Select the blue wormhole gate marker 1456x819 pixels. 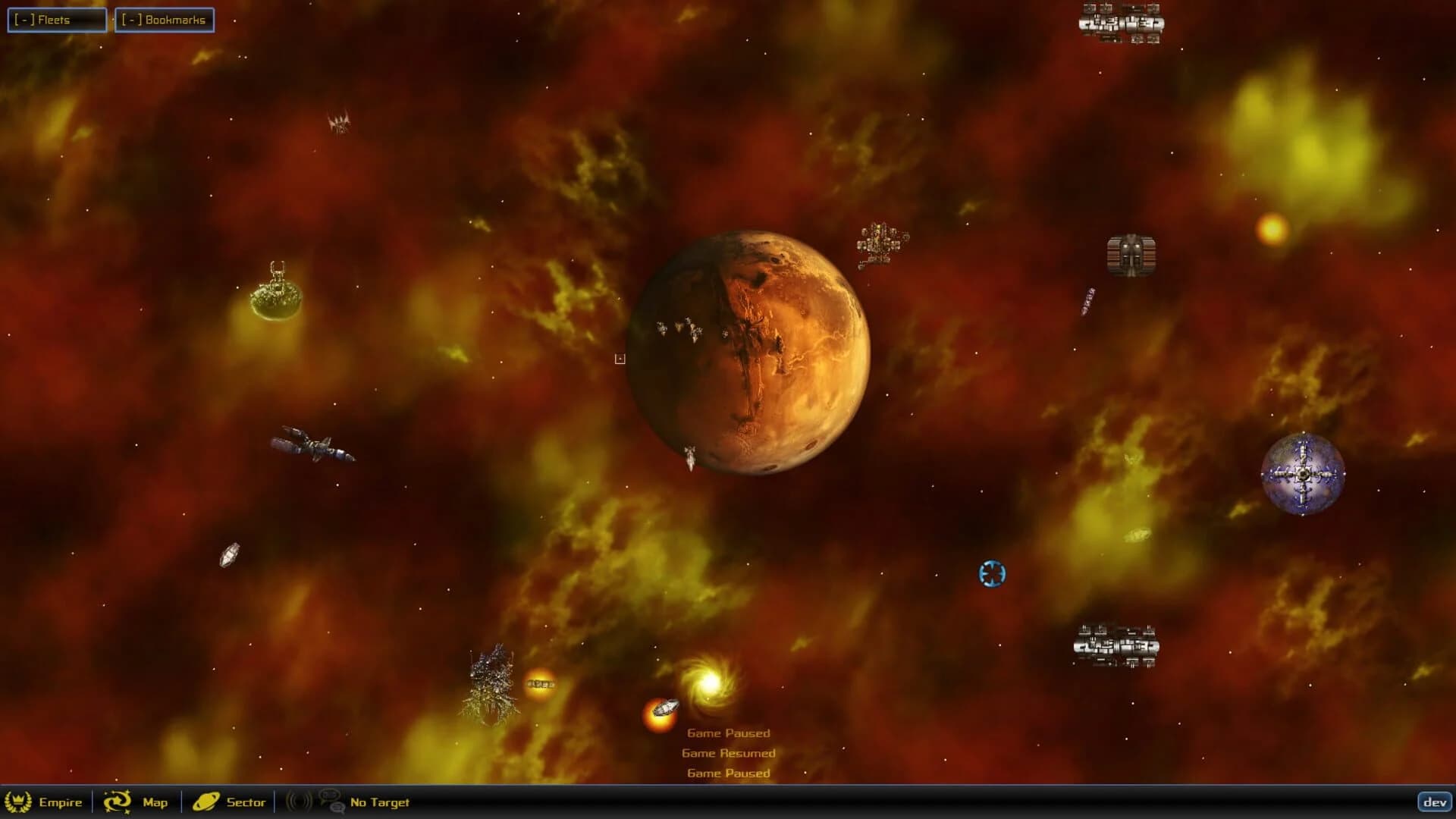click(991, 575)
